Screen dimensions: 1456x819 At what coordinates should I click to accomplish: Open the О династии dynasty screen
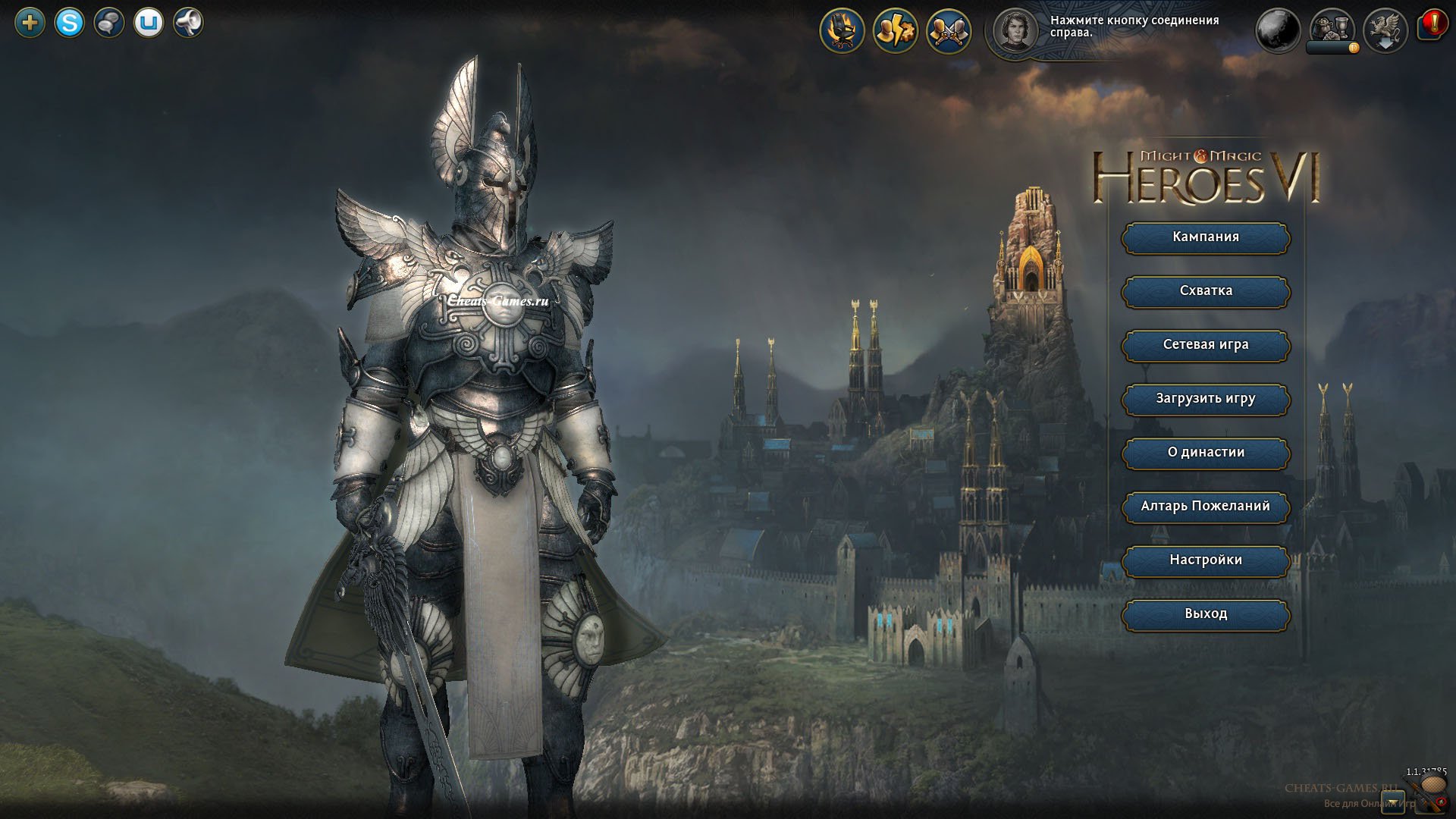click(x=1206, y=453)
